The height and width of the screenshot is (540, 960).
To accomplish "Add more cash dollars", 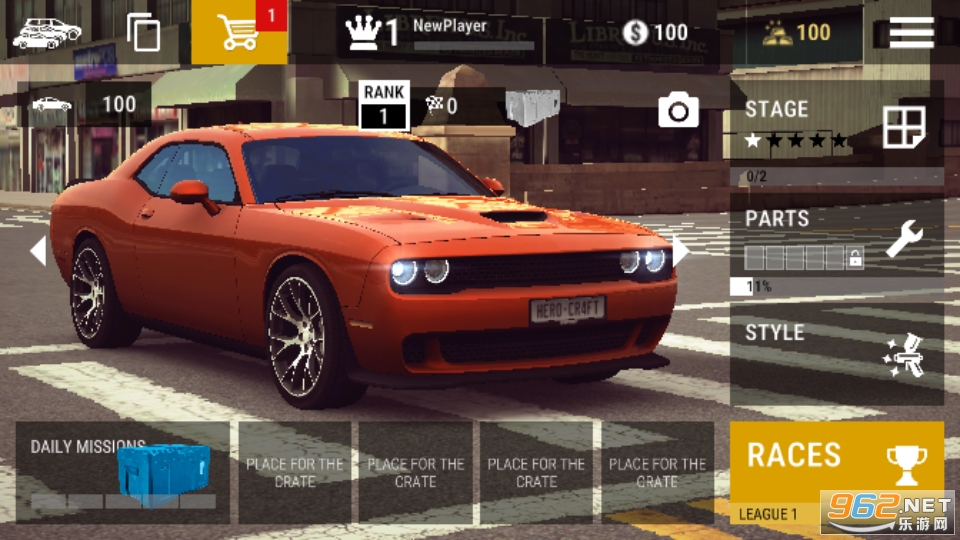I will (x=656, y=32).
